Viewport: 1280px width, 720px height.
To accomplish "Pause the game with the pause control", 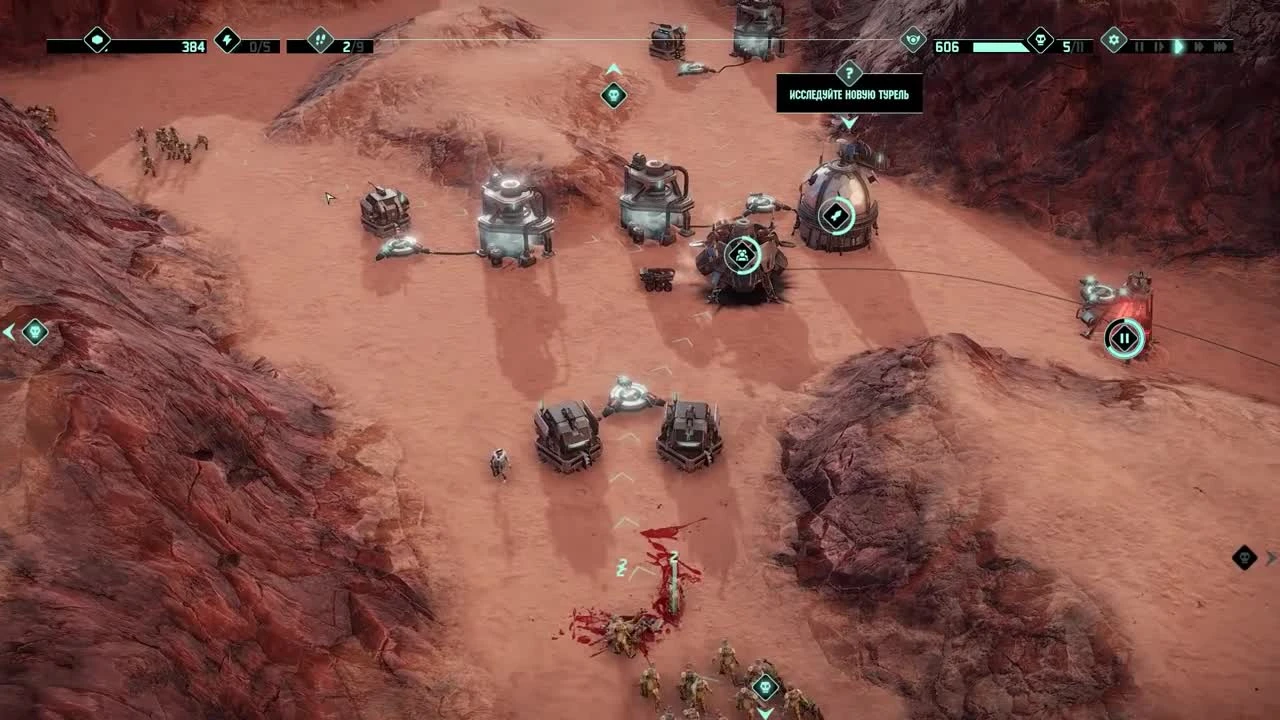I will point(1139,45).
